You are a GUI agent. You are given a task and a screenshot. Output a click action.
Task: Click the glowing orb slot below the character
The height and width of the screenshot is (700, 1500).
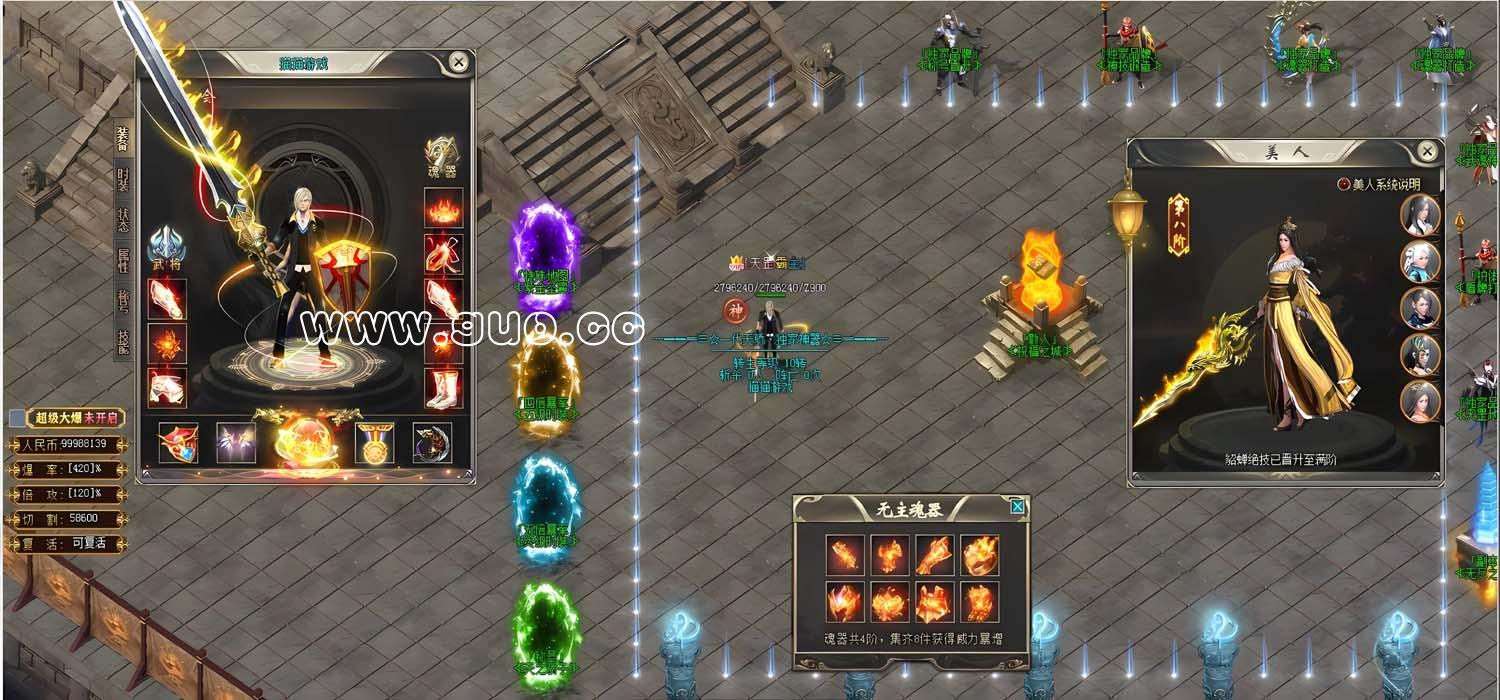pos(304,441)
